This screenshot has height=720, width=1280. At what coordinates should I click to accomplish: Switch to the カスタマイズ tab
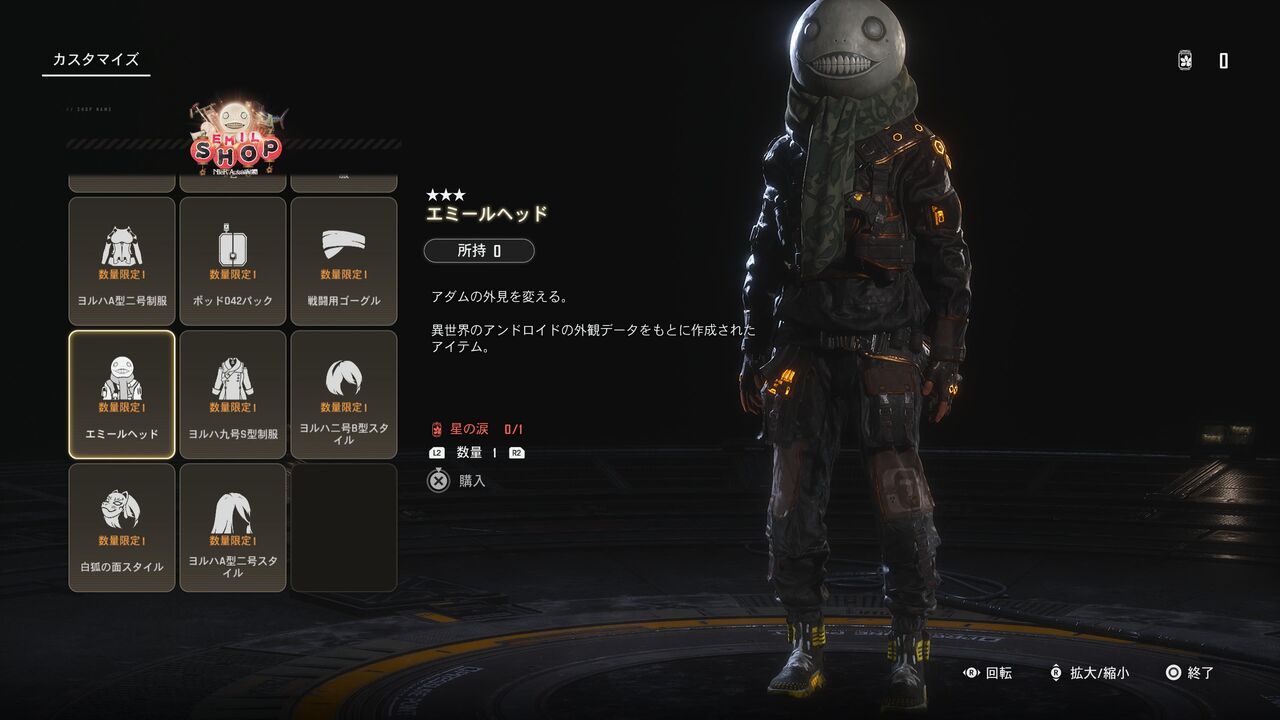pyautogui.click(x=96, y=60)
